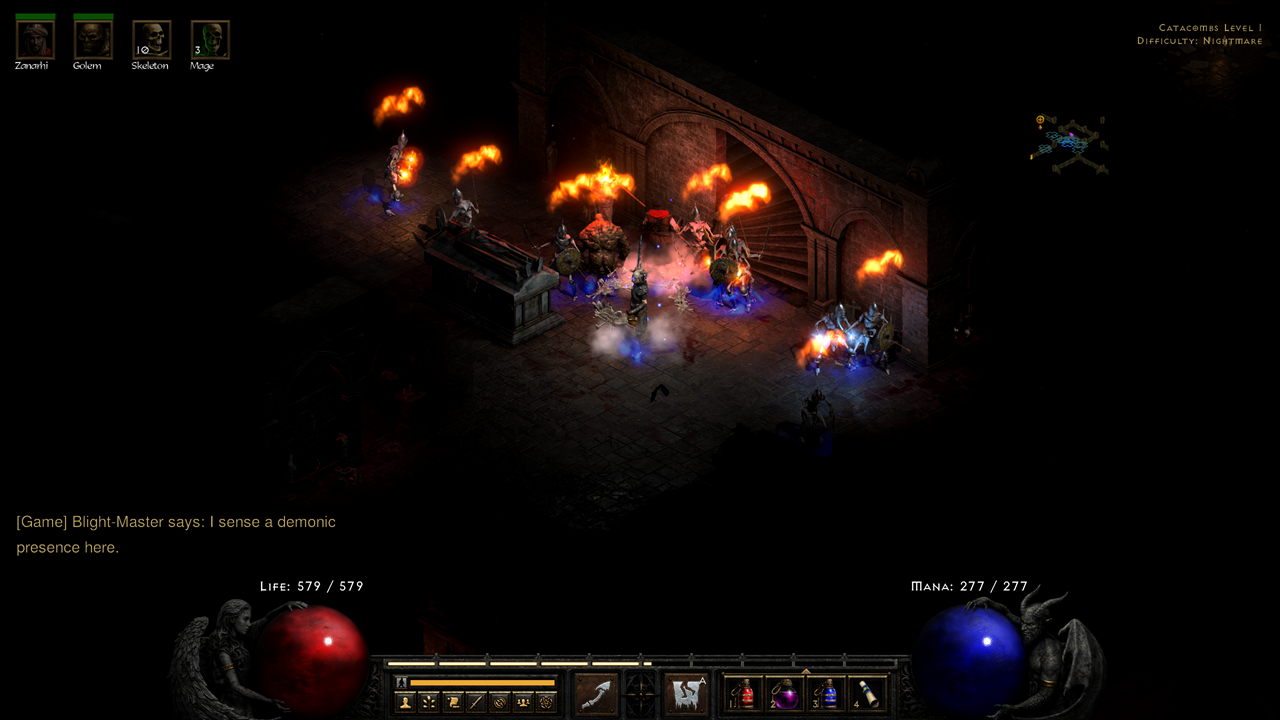Select the Zanarhi mercenary portrait
1280x720 pixels.
point(35,40)
